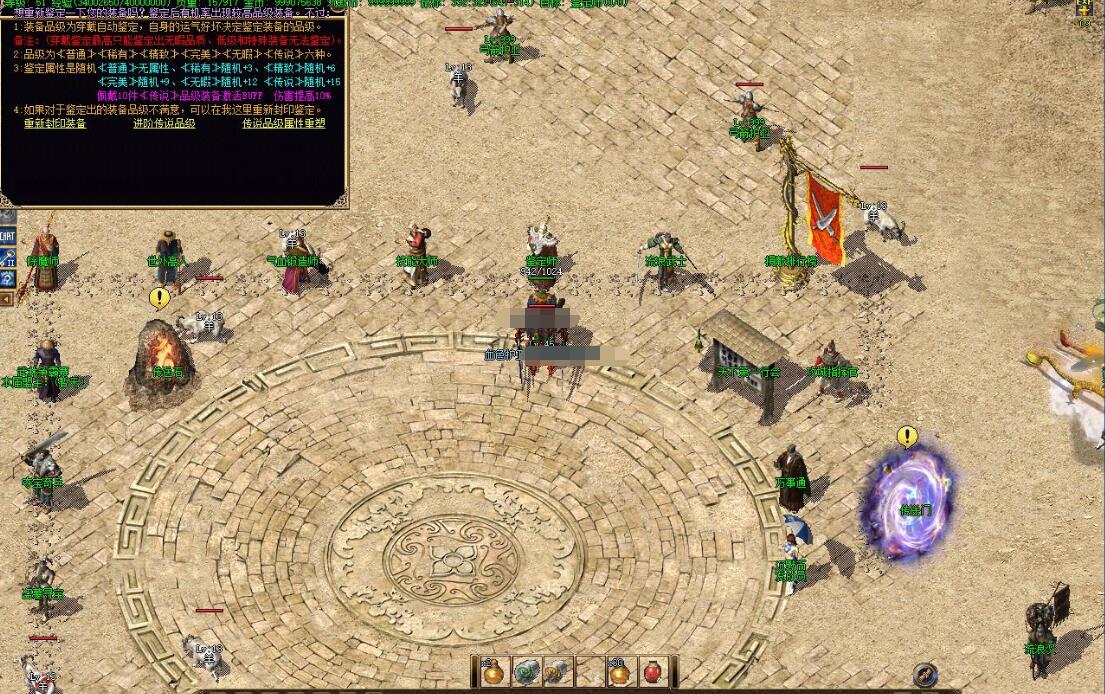The image size is (1105, 694).
Task: Expand the left sidebar arrow button
Action: coord(6,297)
